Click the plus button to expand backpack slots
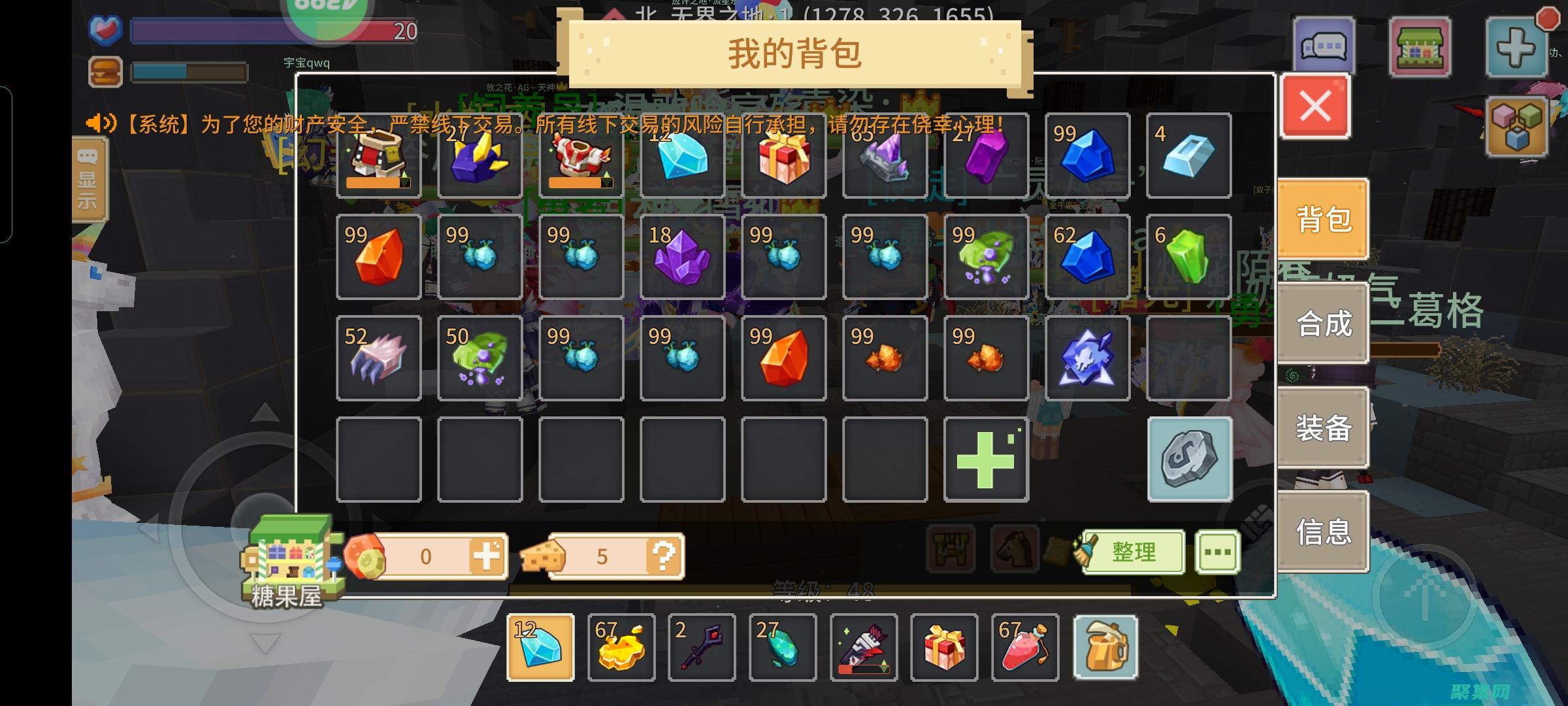Image resolution: width=1568 pixels, height=706 pixels. point(987,458)
